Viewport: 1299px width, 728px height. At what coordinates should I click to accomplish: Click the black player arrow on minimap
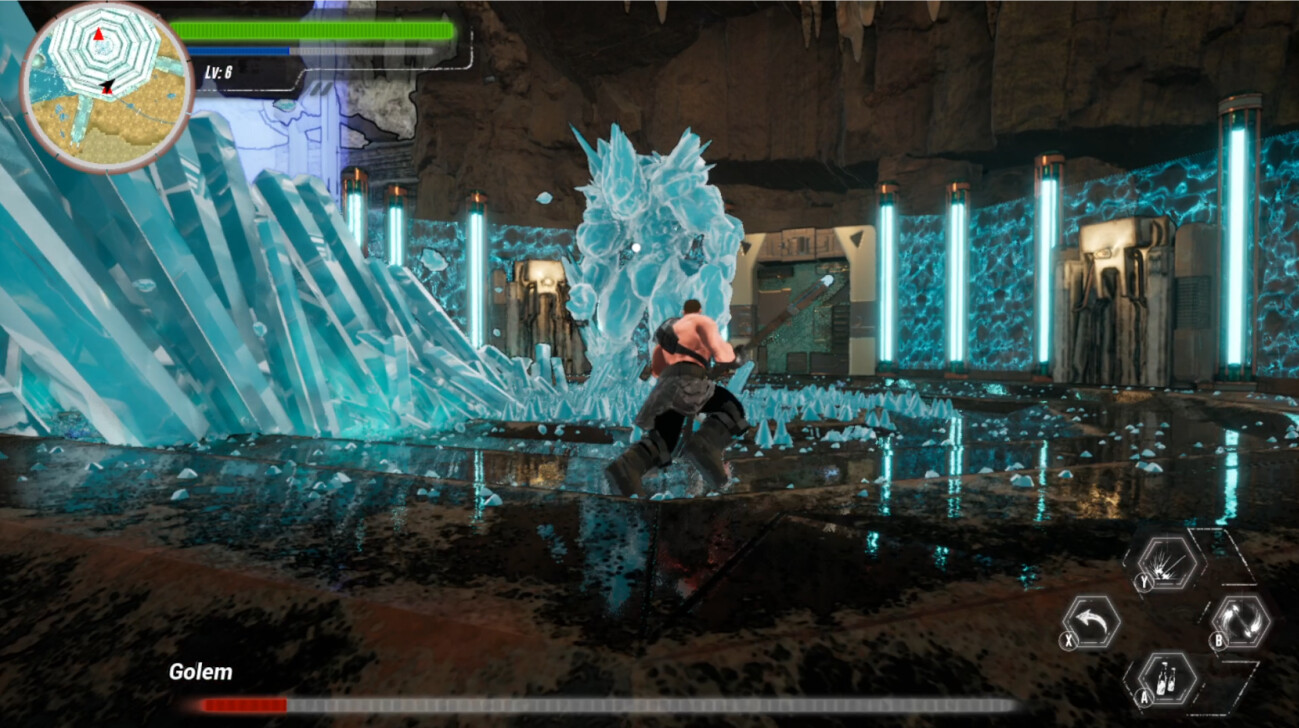pyautogui.click(x=105, y=86)
